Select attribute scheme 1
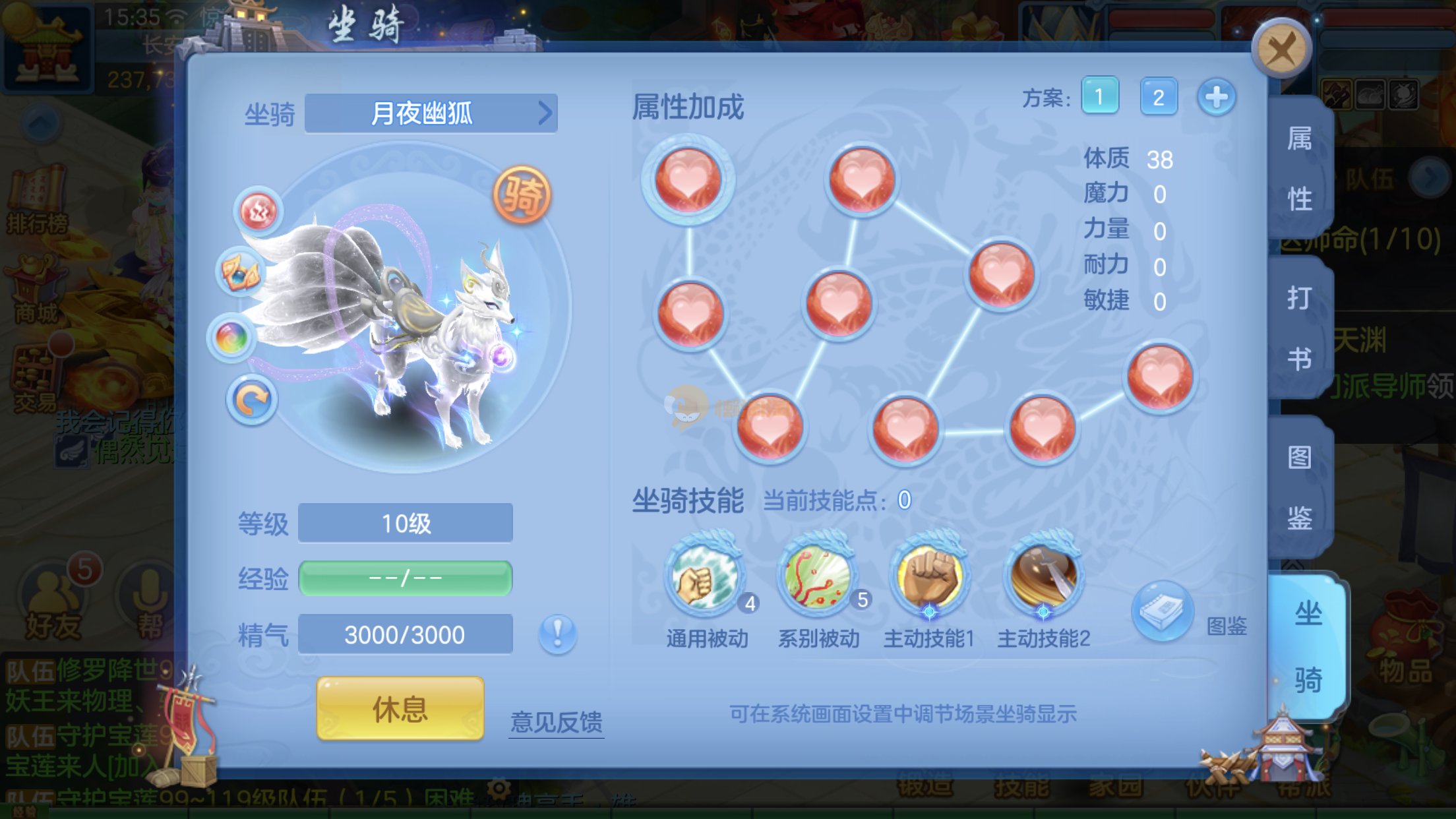1456x819 pixels. (x=1099, y=97)
